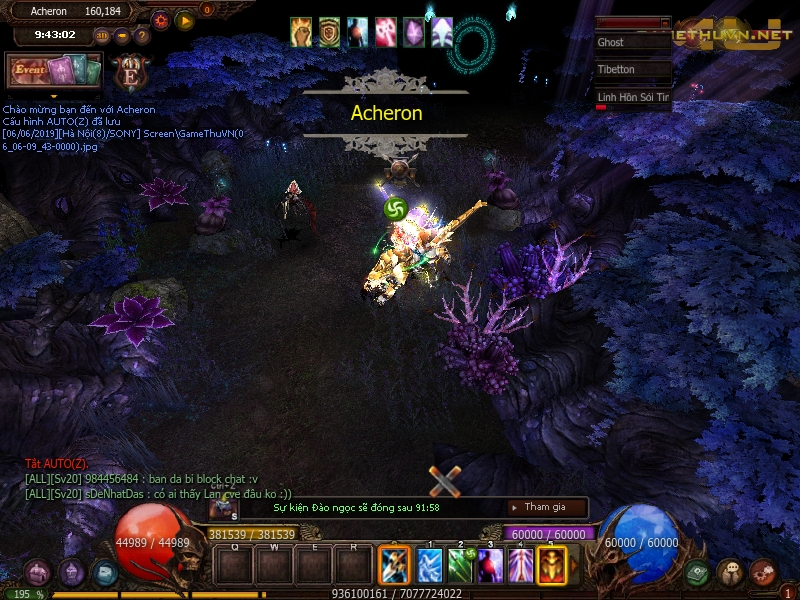
Task: Join the event with Tham gia
Action: (x=544, y=507)
